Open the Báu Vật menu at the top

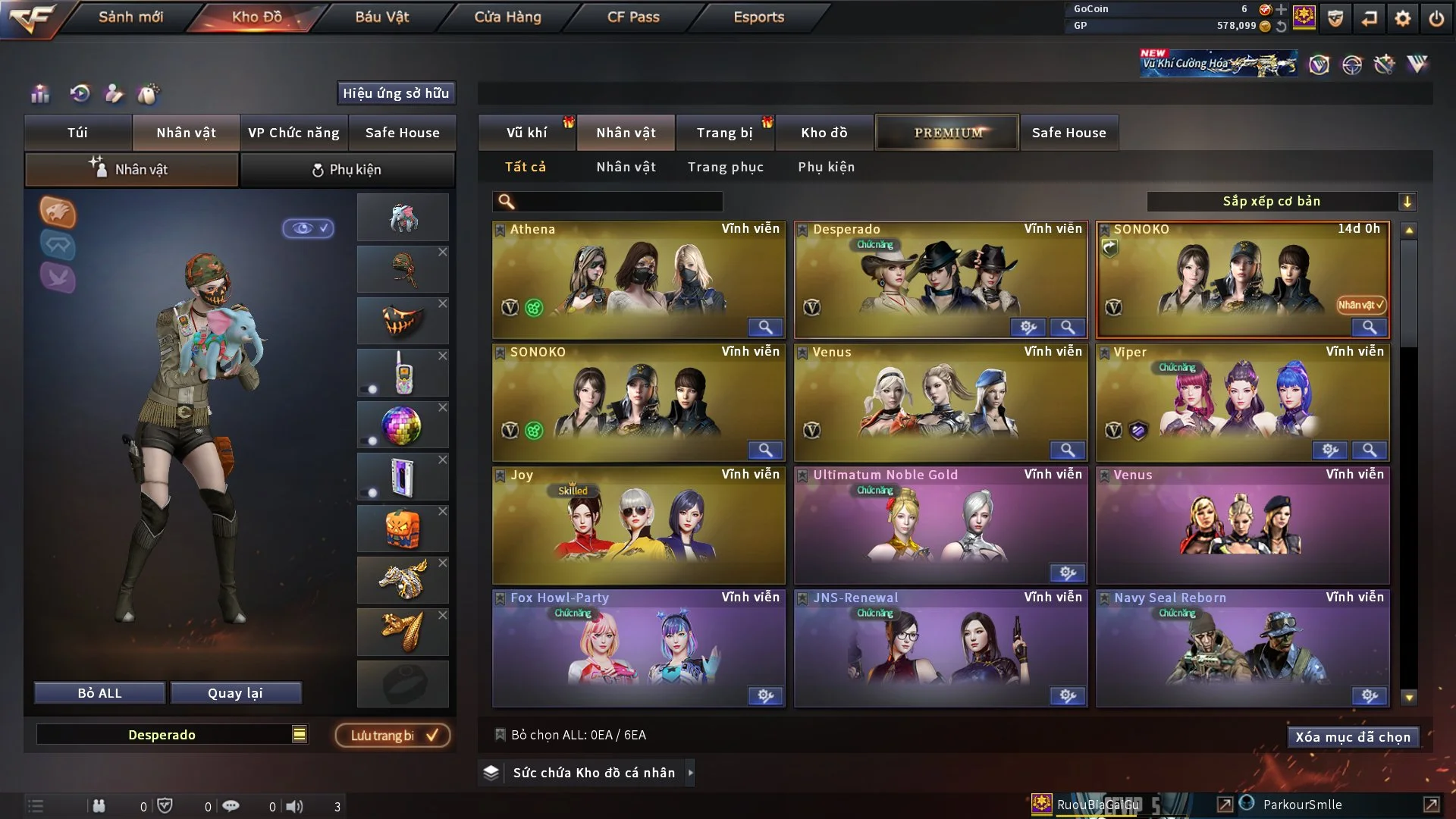point(381,17)
